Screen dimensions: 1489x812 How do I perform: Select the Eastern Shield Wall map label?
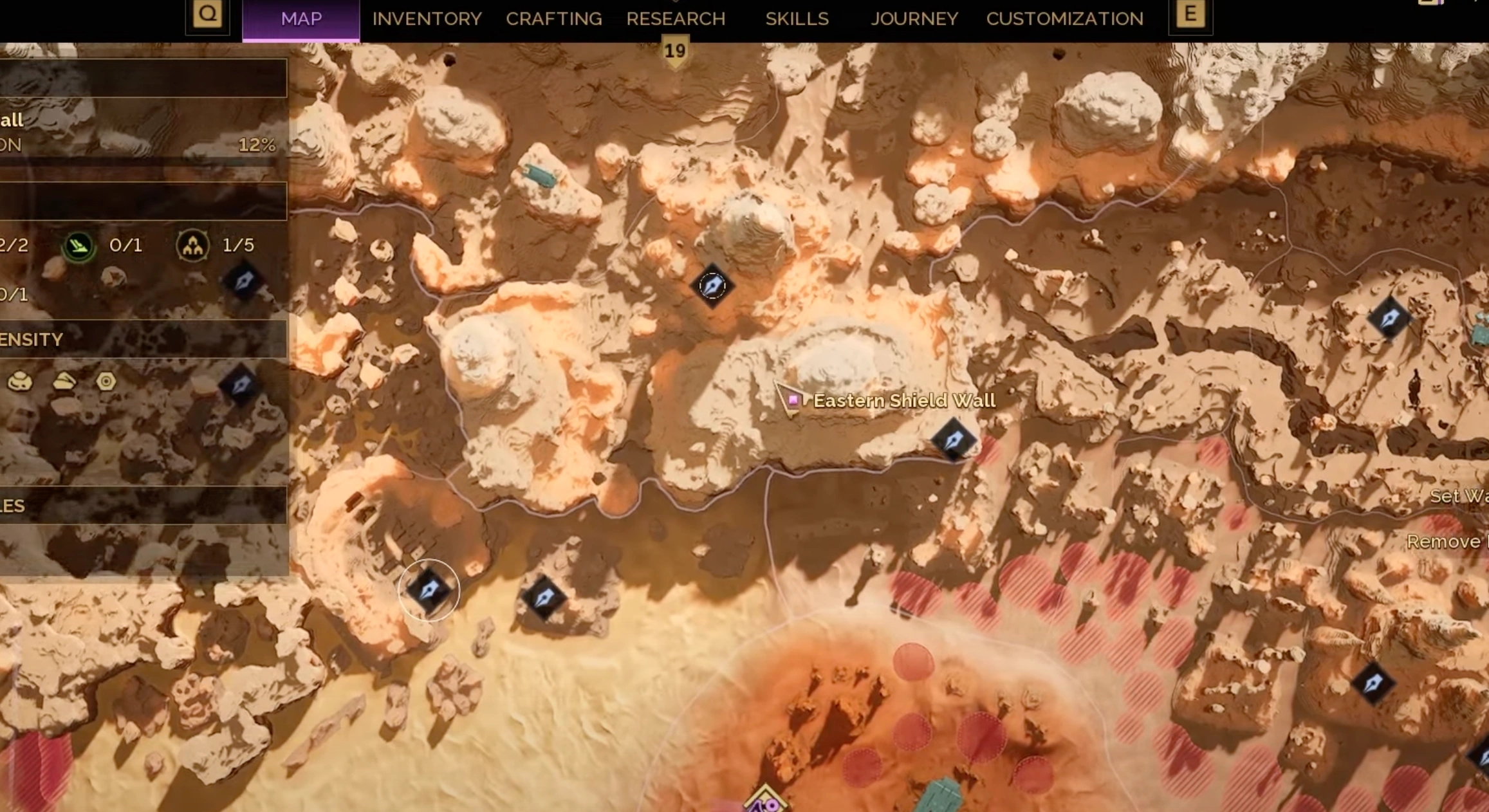click(x=903, y=401)
